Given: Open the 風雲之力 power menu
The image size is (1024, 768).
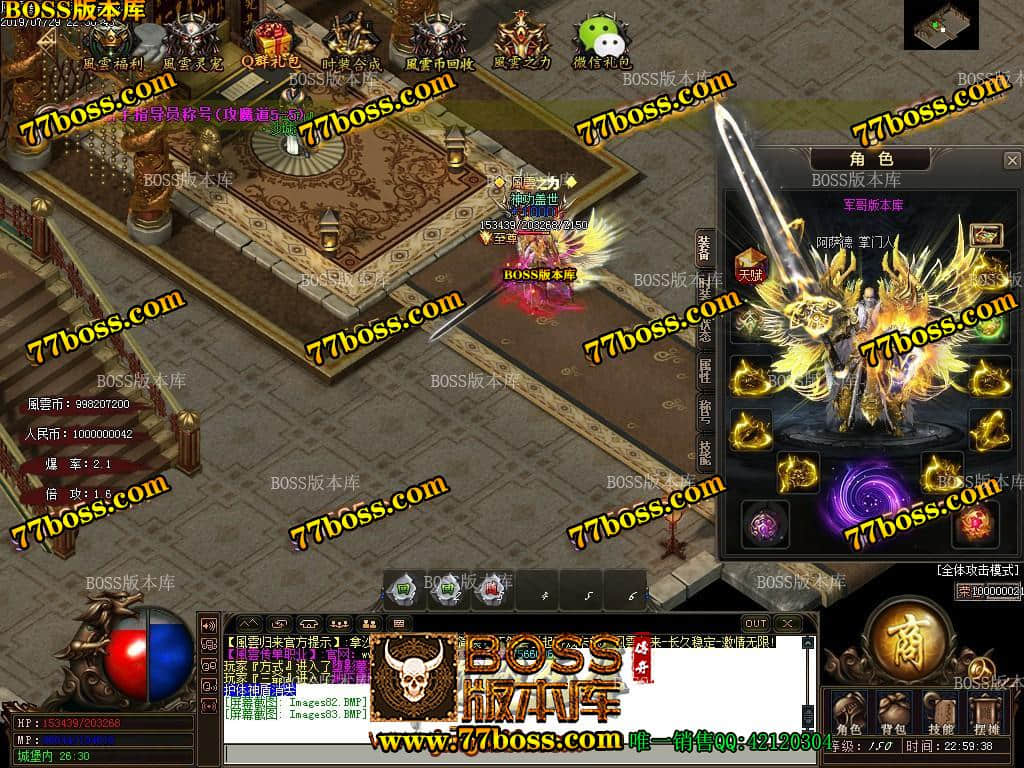Looking at the screenshot, I should 522,40.
